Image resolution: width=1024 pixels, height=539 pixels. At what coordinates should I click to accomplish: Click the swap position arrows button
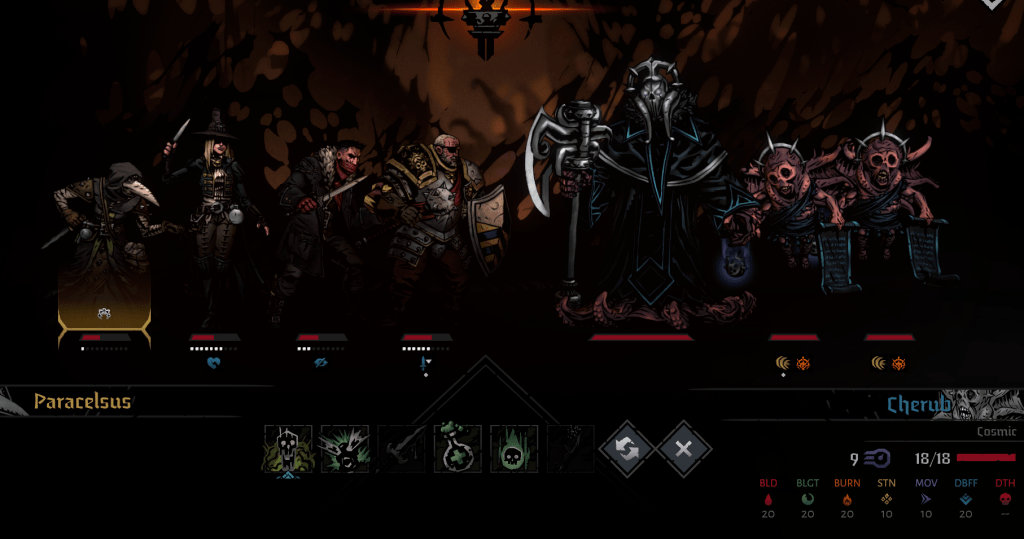point(628,449)
